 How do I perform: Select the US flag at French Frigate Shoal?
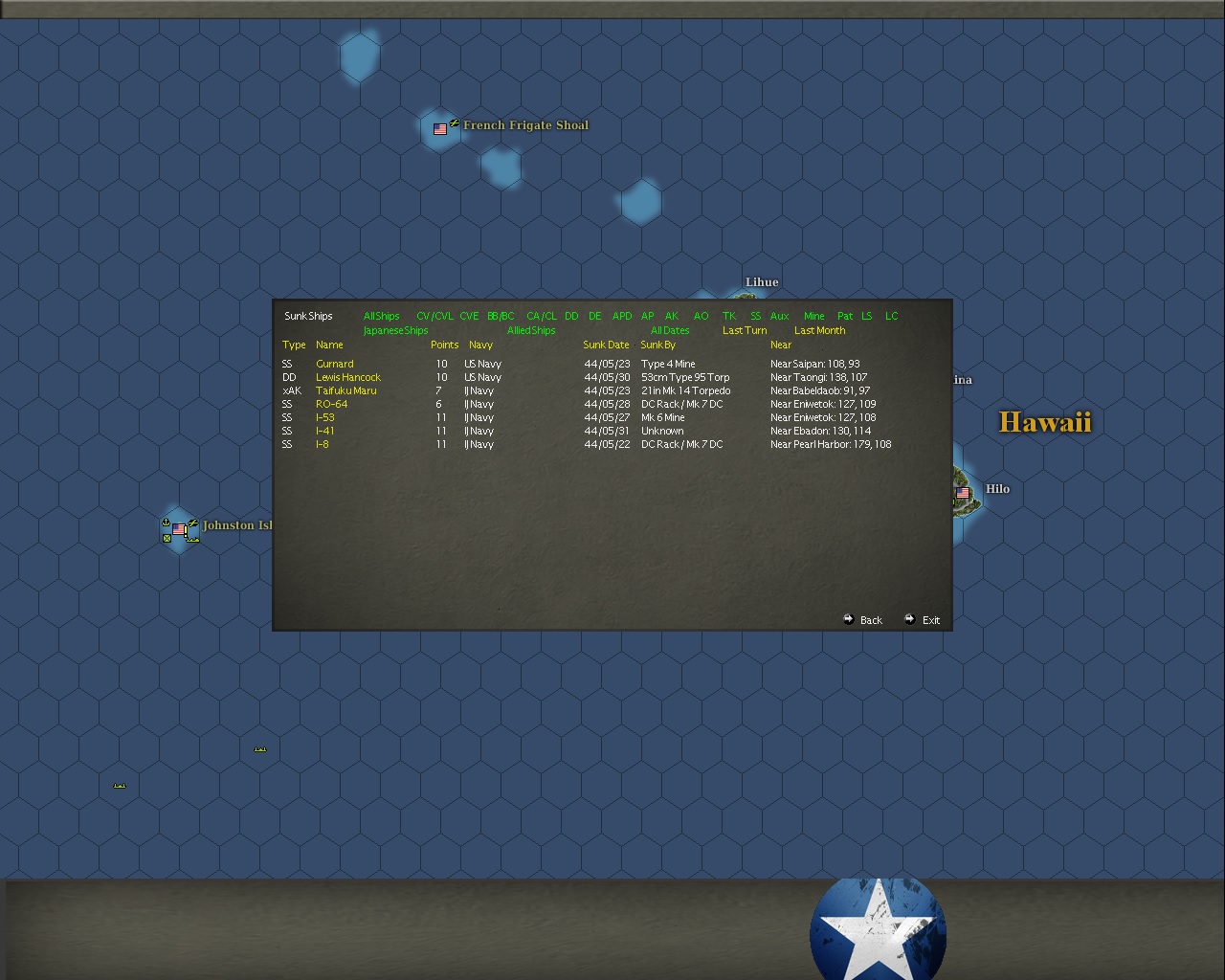pyautogui.click(x=440, y=129)
